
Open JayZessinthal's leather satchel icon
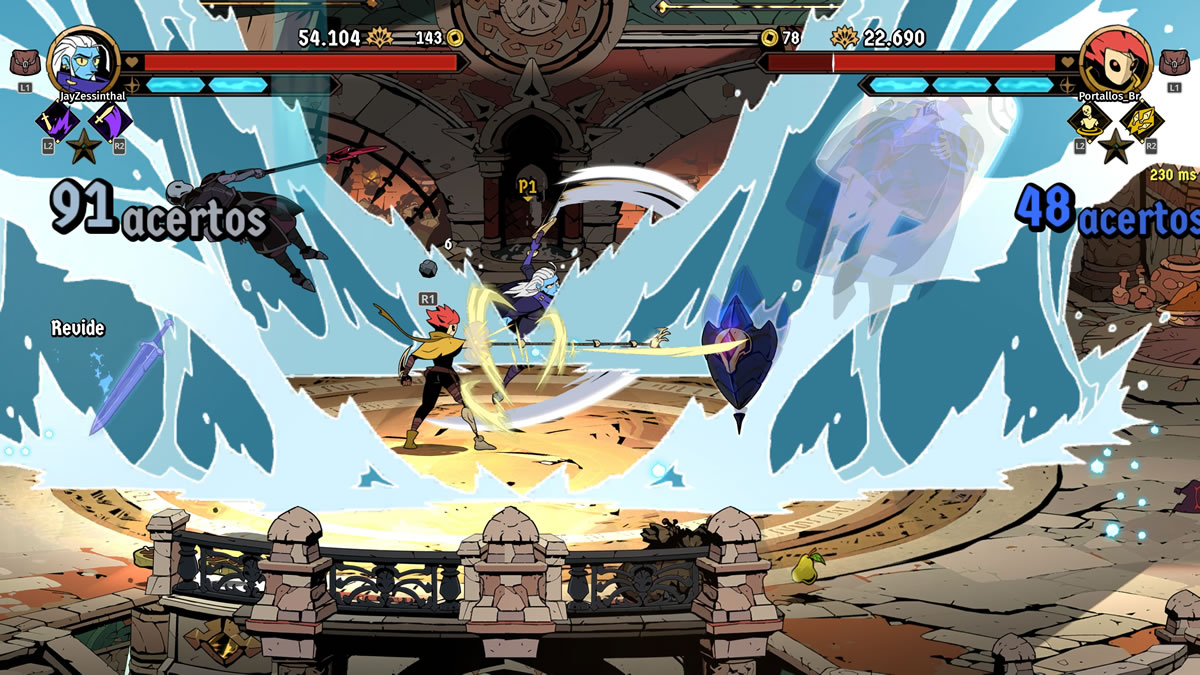[25, 64]
